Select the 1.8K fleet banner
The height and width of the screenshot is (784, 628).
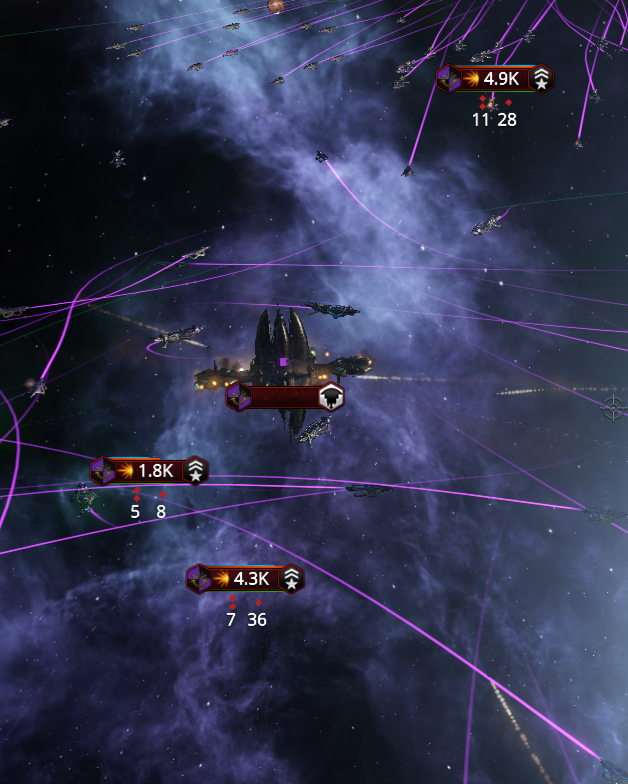point(149,471)
